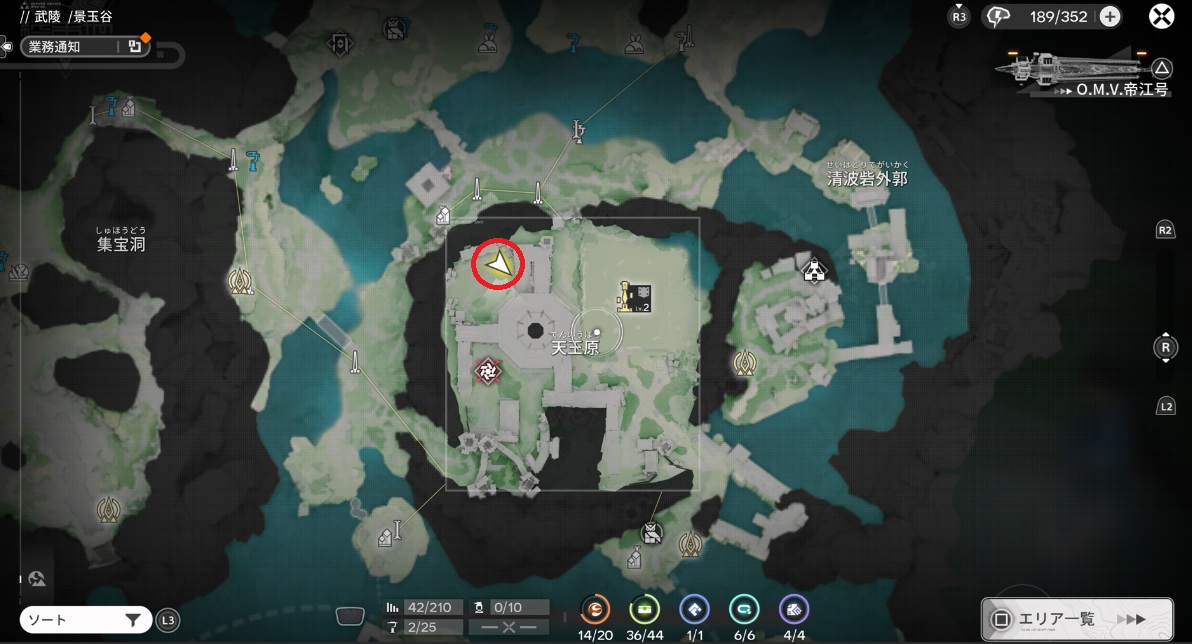Select the red diamond map marker
The width and height of the screenshot is (1192, 644).
(x=487, y=372)
